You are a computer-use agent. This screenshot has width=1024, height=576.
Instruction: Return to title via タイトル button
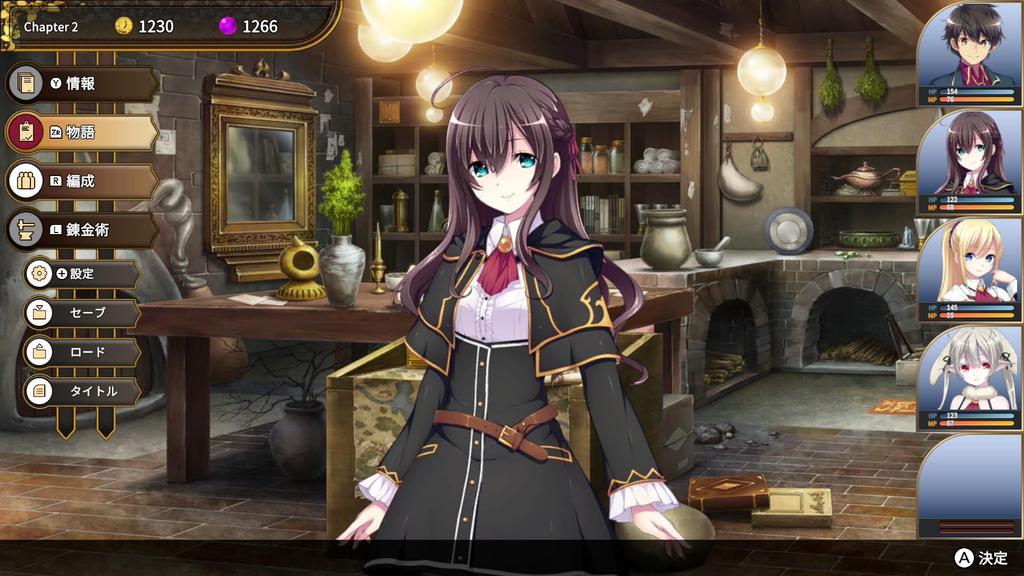coord(82,391)
